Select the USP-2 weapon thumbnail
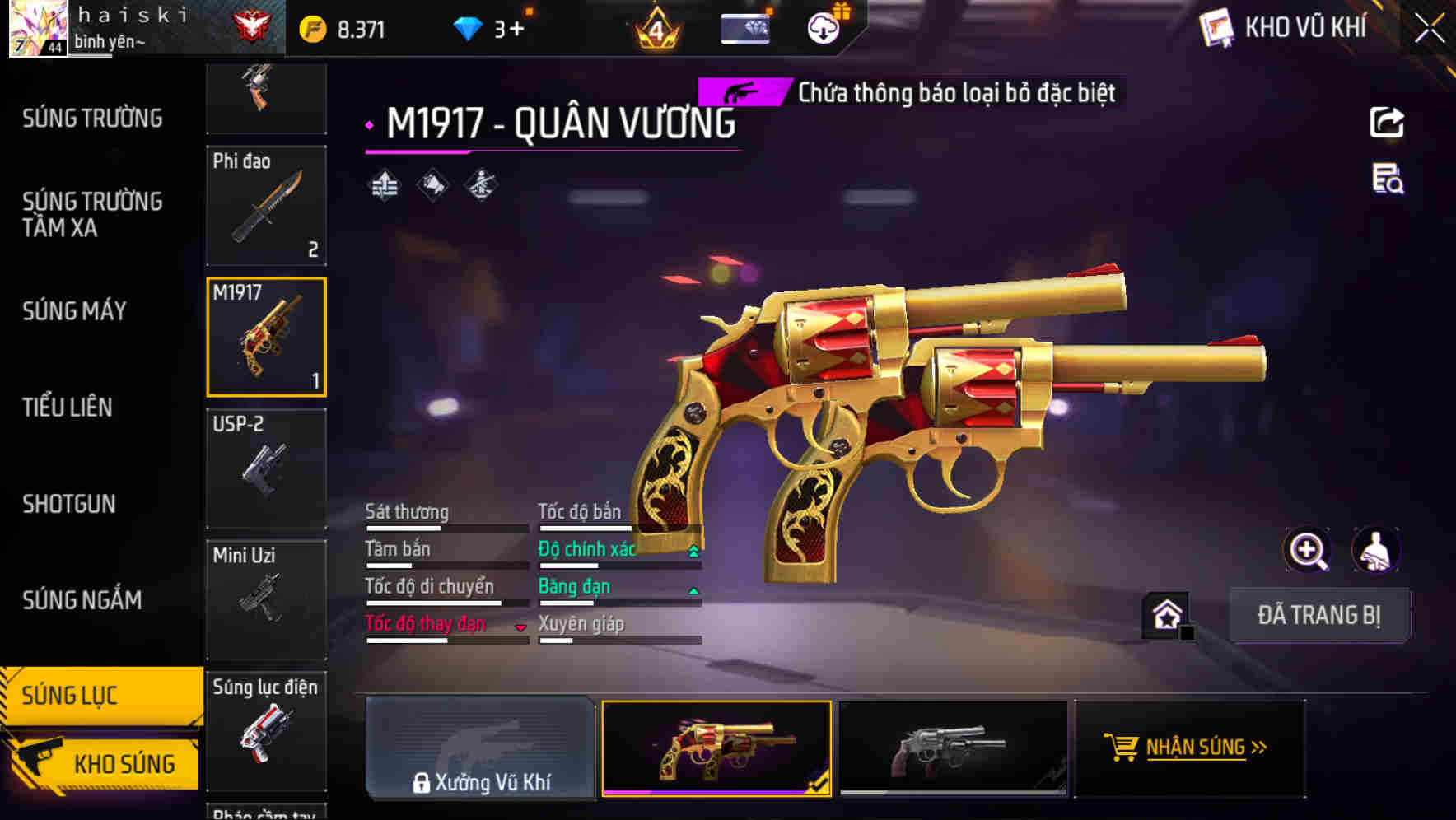Viewport: 1456px width, 820px height. tap(266, 468)
